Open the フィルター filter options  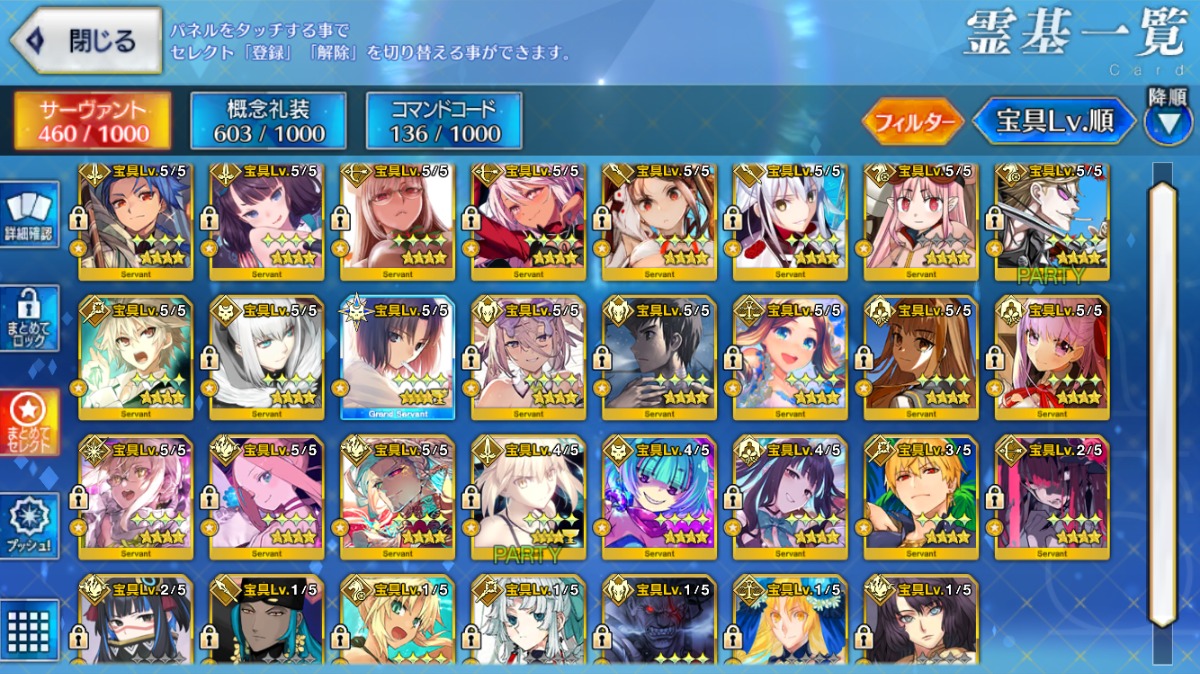point(913,122)
